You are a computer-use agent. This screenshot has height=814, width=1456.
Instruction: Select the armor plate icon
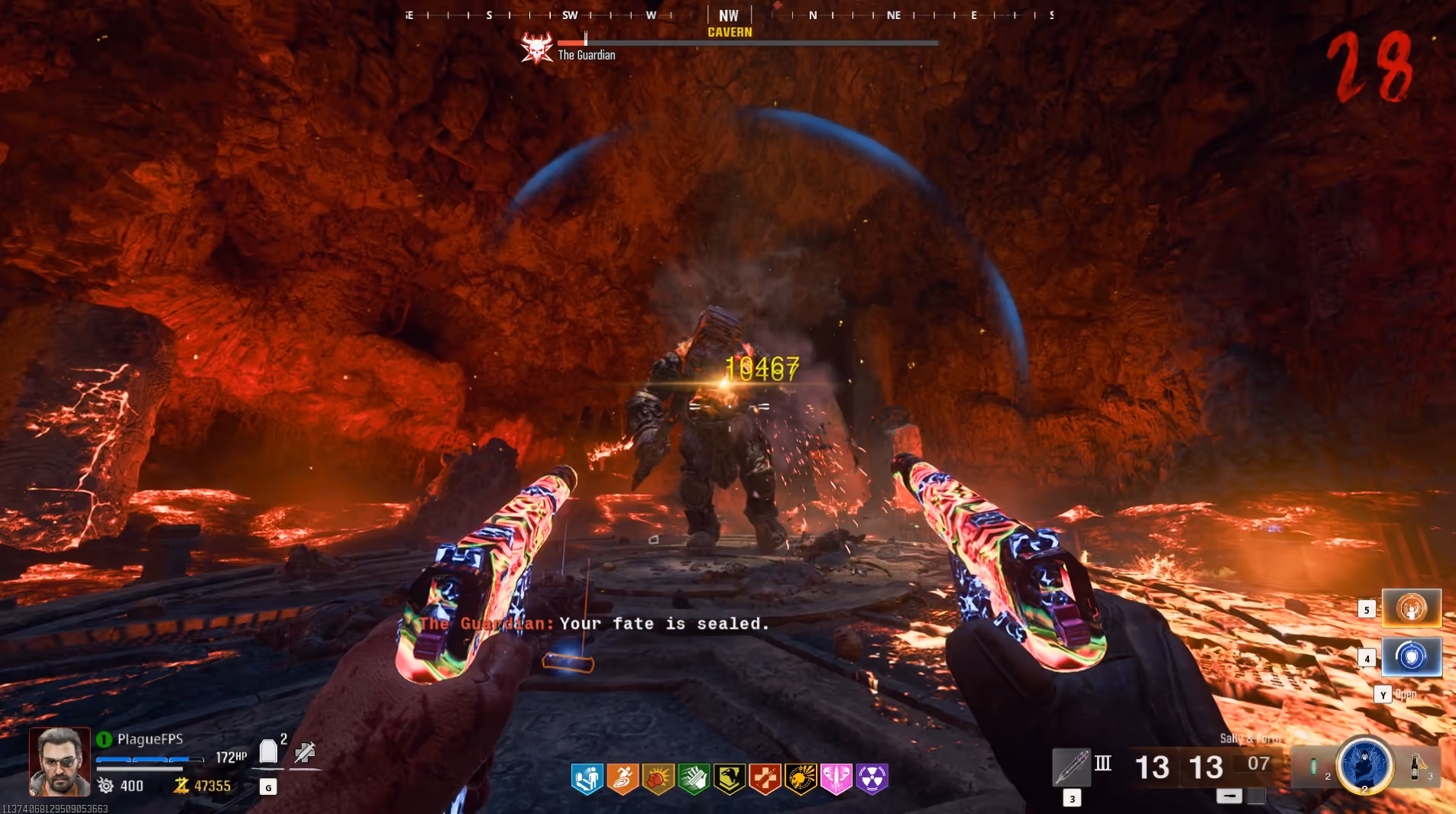(x=268, y=752)
